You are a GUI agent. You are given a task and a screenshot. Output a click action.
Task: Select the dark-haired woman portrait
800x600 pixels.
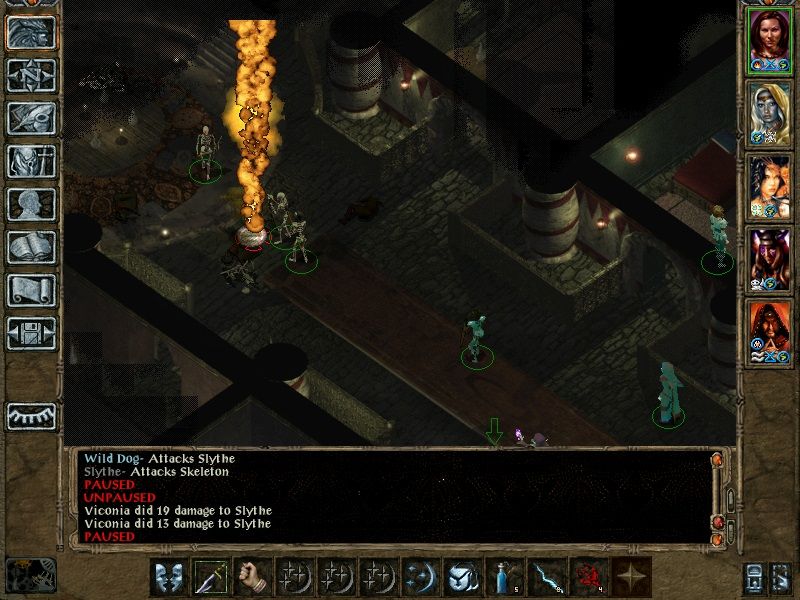[x=770, y=185]
